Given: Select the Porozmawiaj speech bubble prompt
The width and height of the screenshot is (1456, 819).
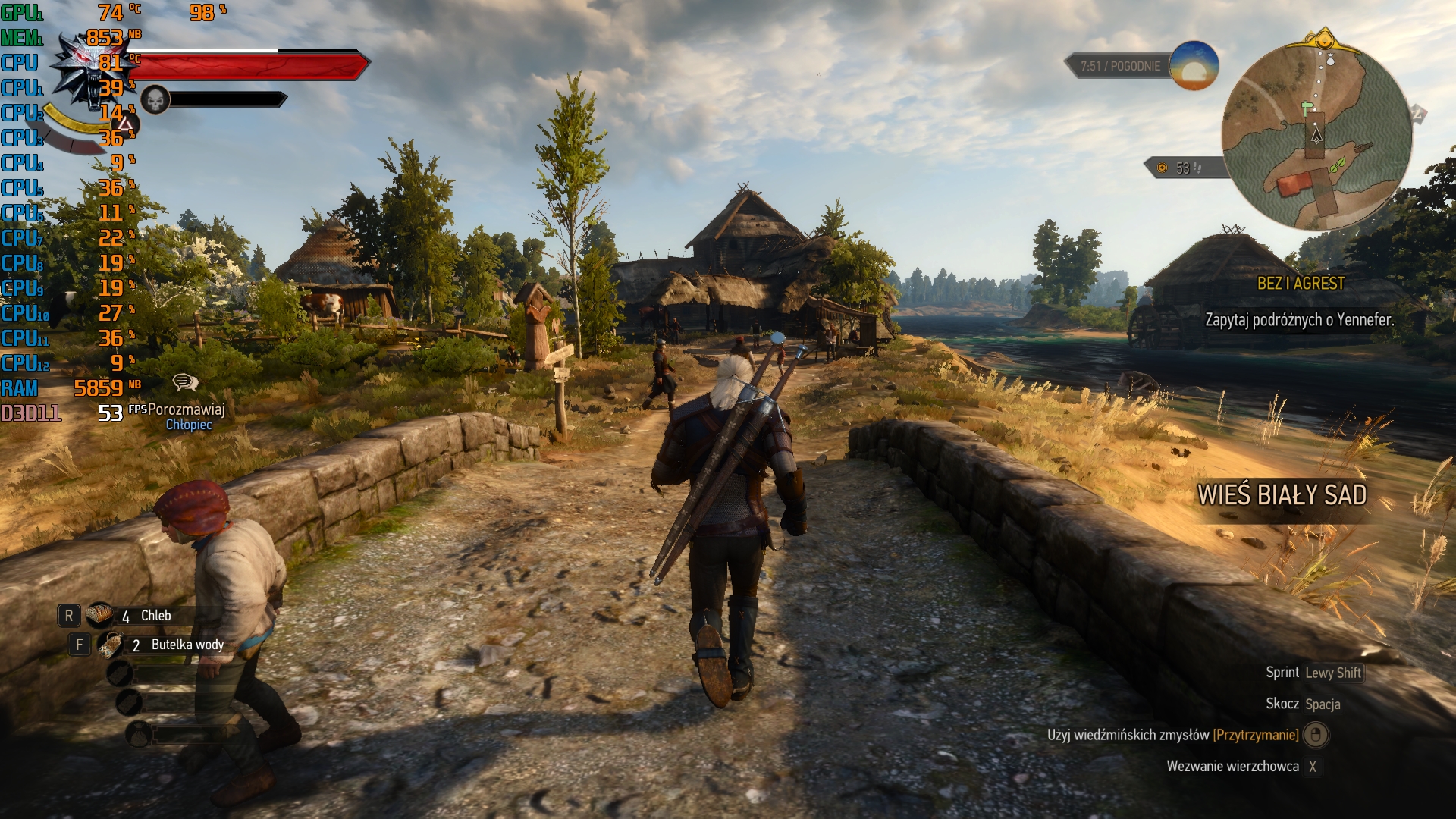Looking at the screenshot, I should click(185, 382).
